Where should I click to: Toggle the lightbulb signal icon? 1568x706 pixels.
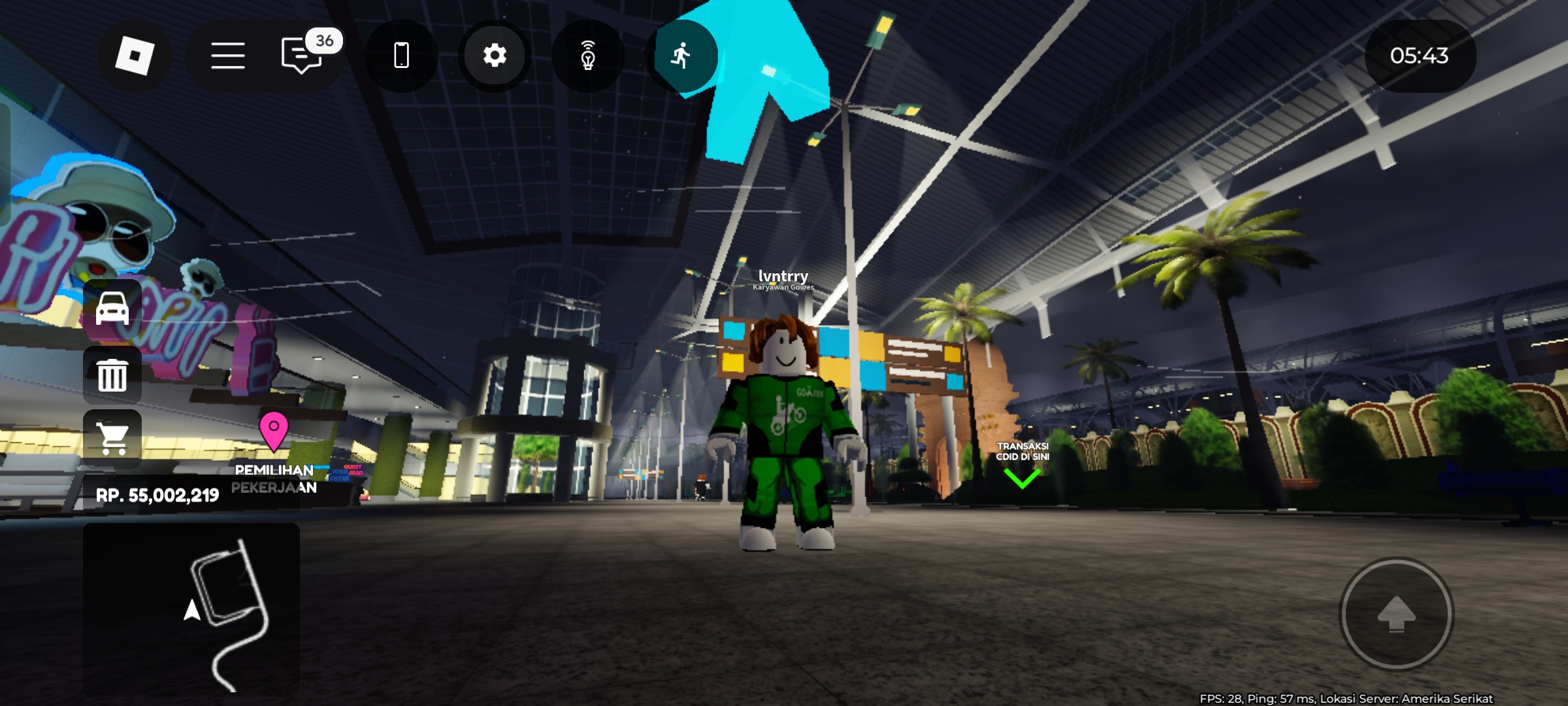pos(588,56)
